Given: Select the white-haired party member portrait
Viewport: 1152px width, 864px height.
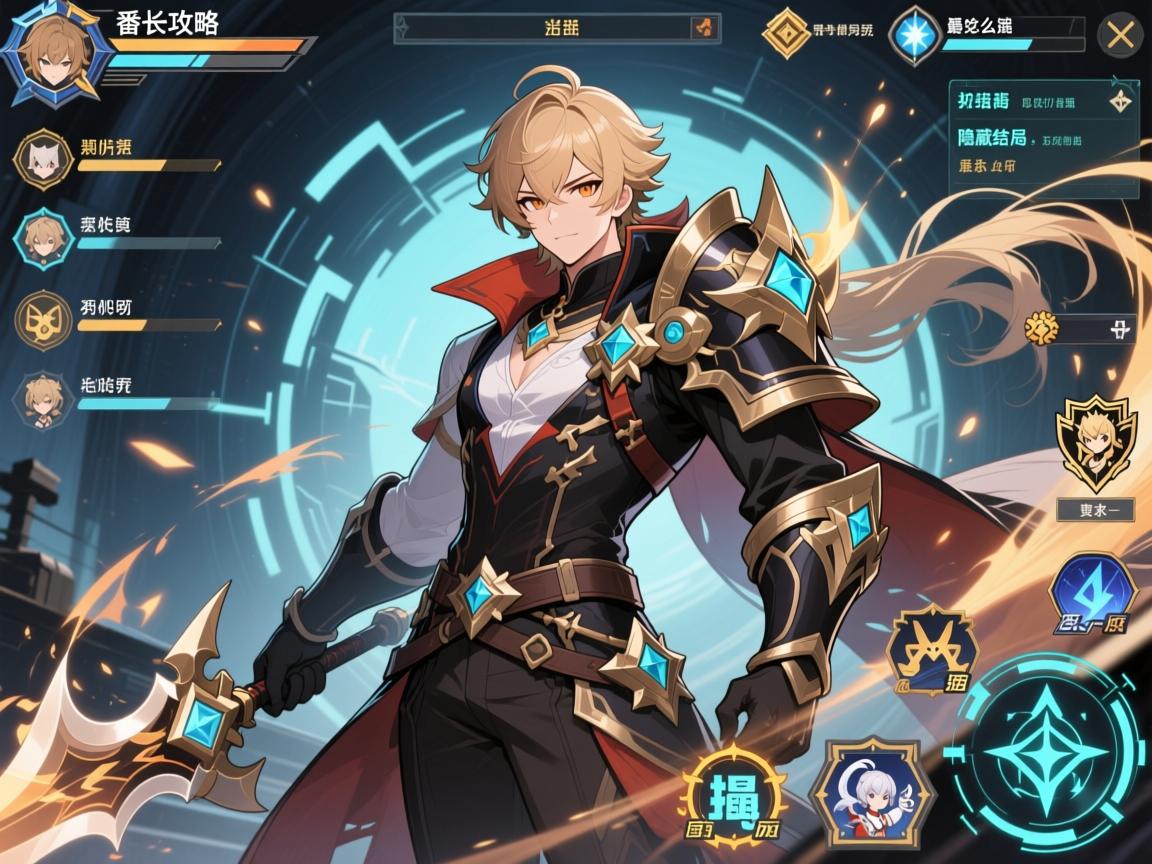Looking at the screenshot, I should pos(42,158).
